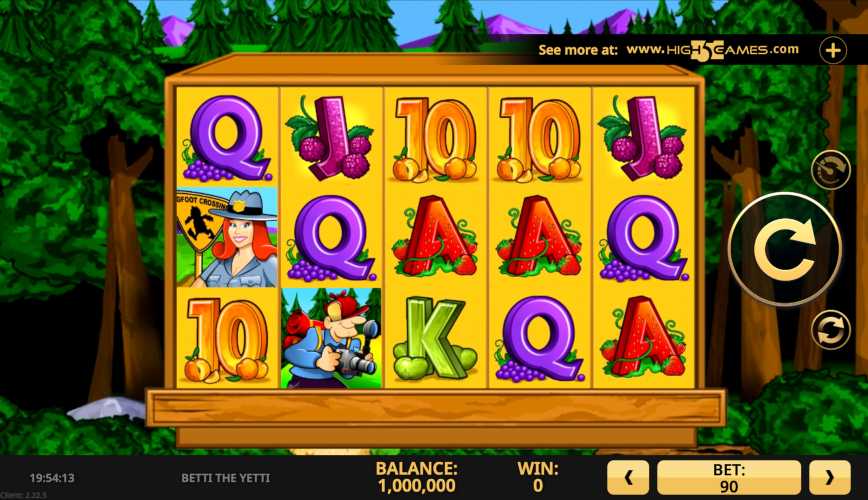Viewport: 868px width, 500px height.
Task: Toggle the turbo speed gauge button
Action: point(830,170)
